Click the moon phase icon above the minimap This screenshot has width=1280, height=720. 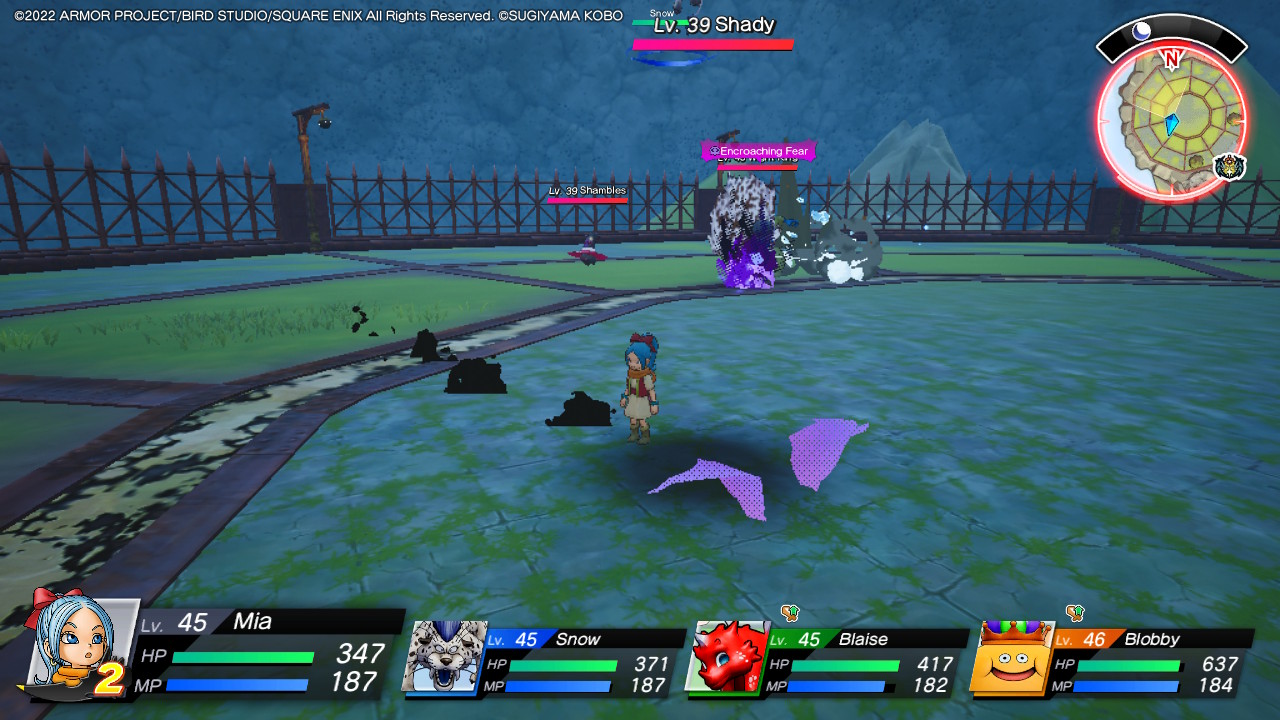point(1140,33)
